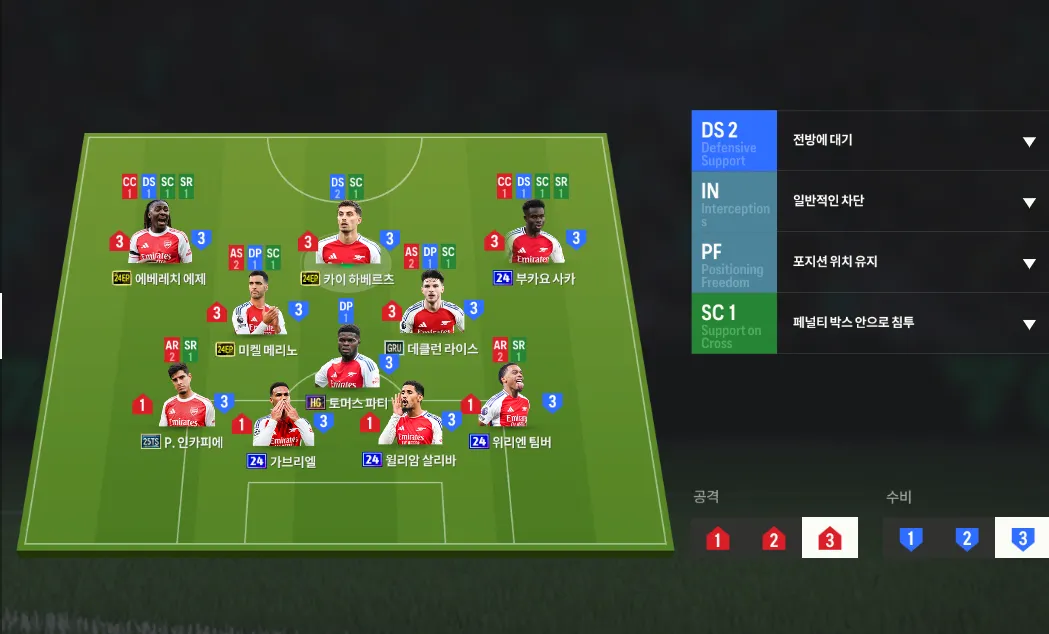Expand the SC 1 Support on Cross dropdown
The height and width of the screenshot is (634, 1049).
tap(1028, 323)
